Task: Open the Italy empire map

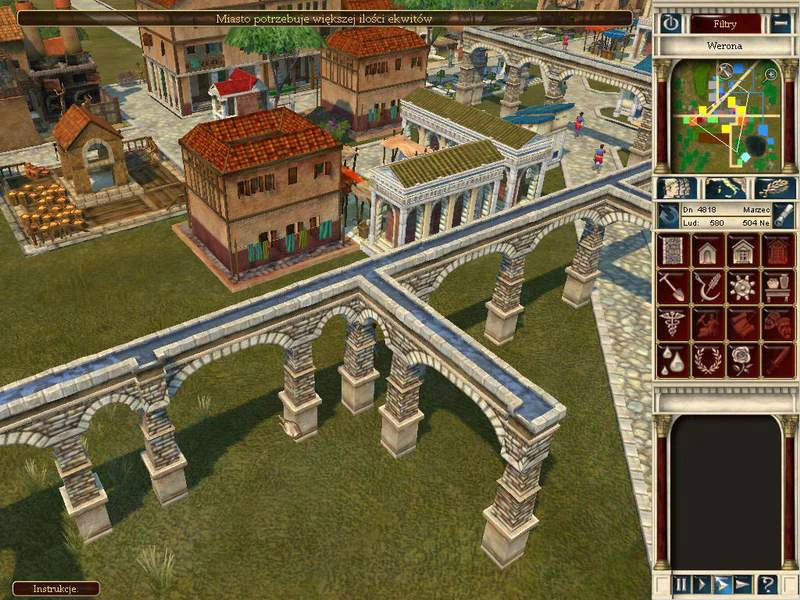Action: (725, 188)
